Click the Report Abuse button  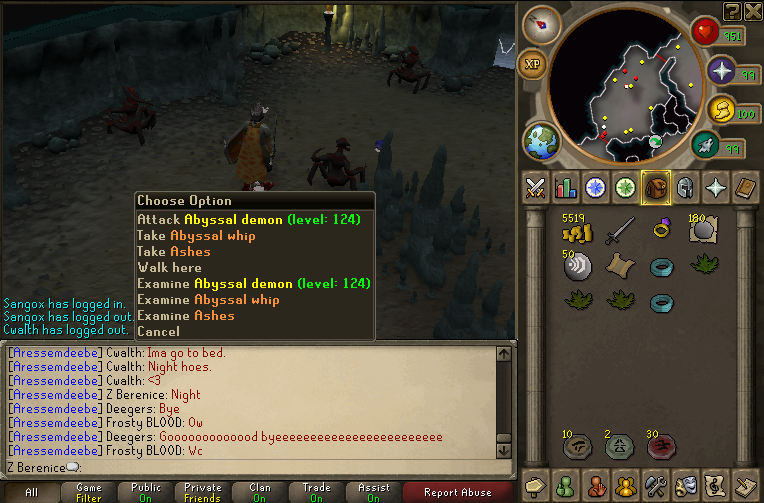point(457,492)
